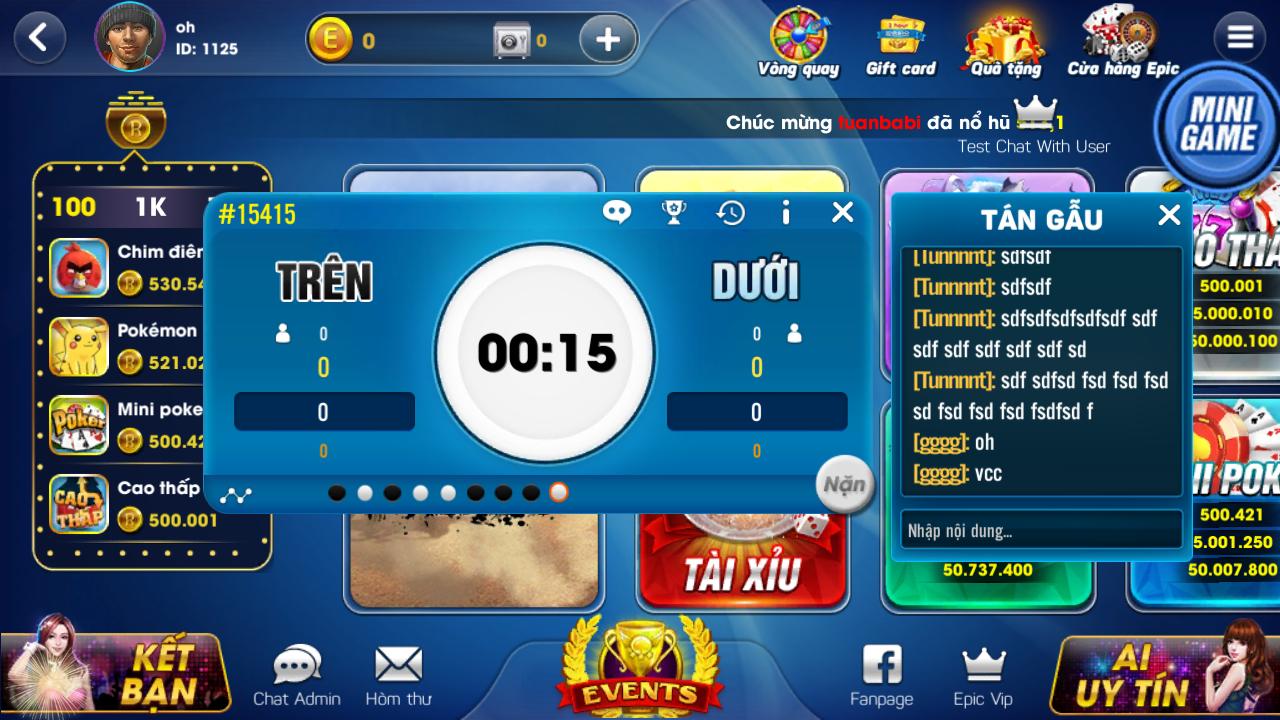The width and height of the screenshot is (1280, 720).
Task: Open the Gift card icon
Action: pos(897,35)
